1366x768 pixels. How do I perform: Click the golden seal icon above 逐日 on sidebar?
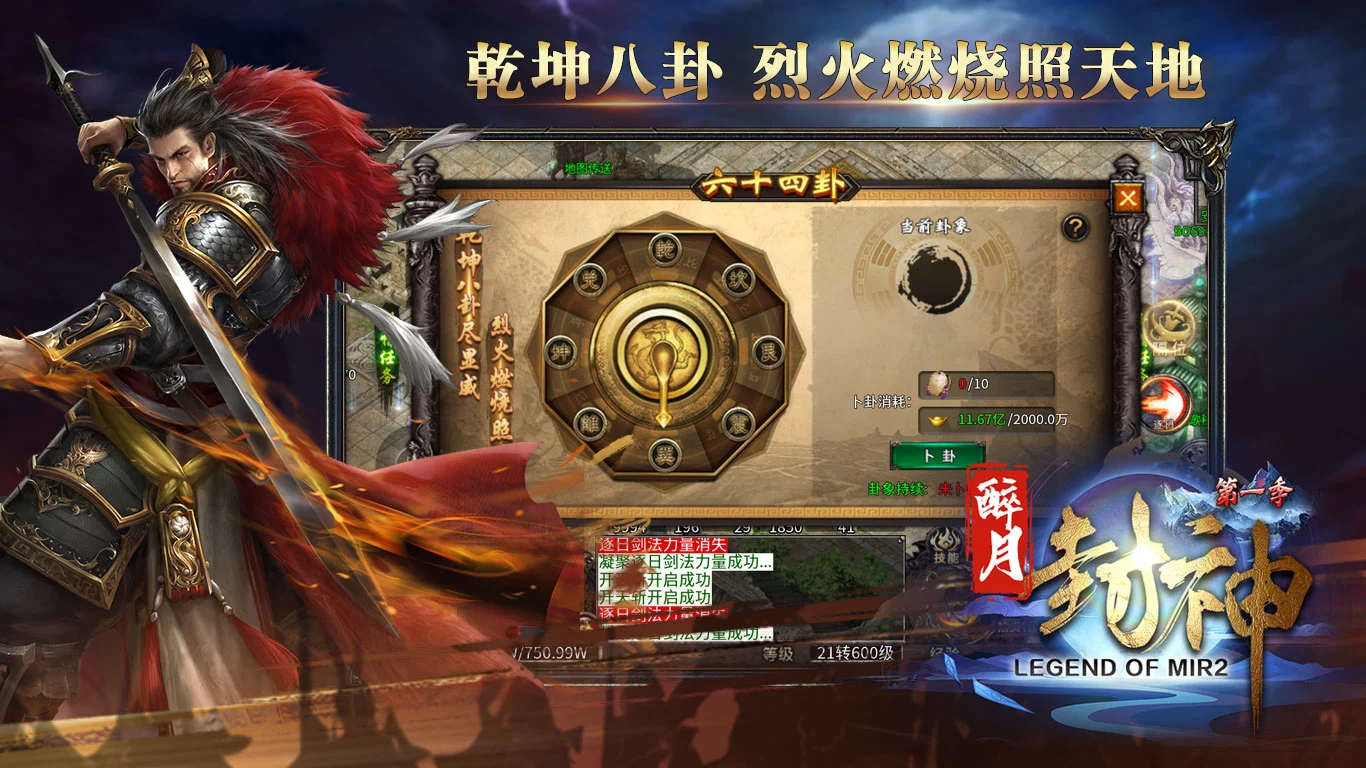(x=1168, y=325)
